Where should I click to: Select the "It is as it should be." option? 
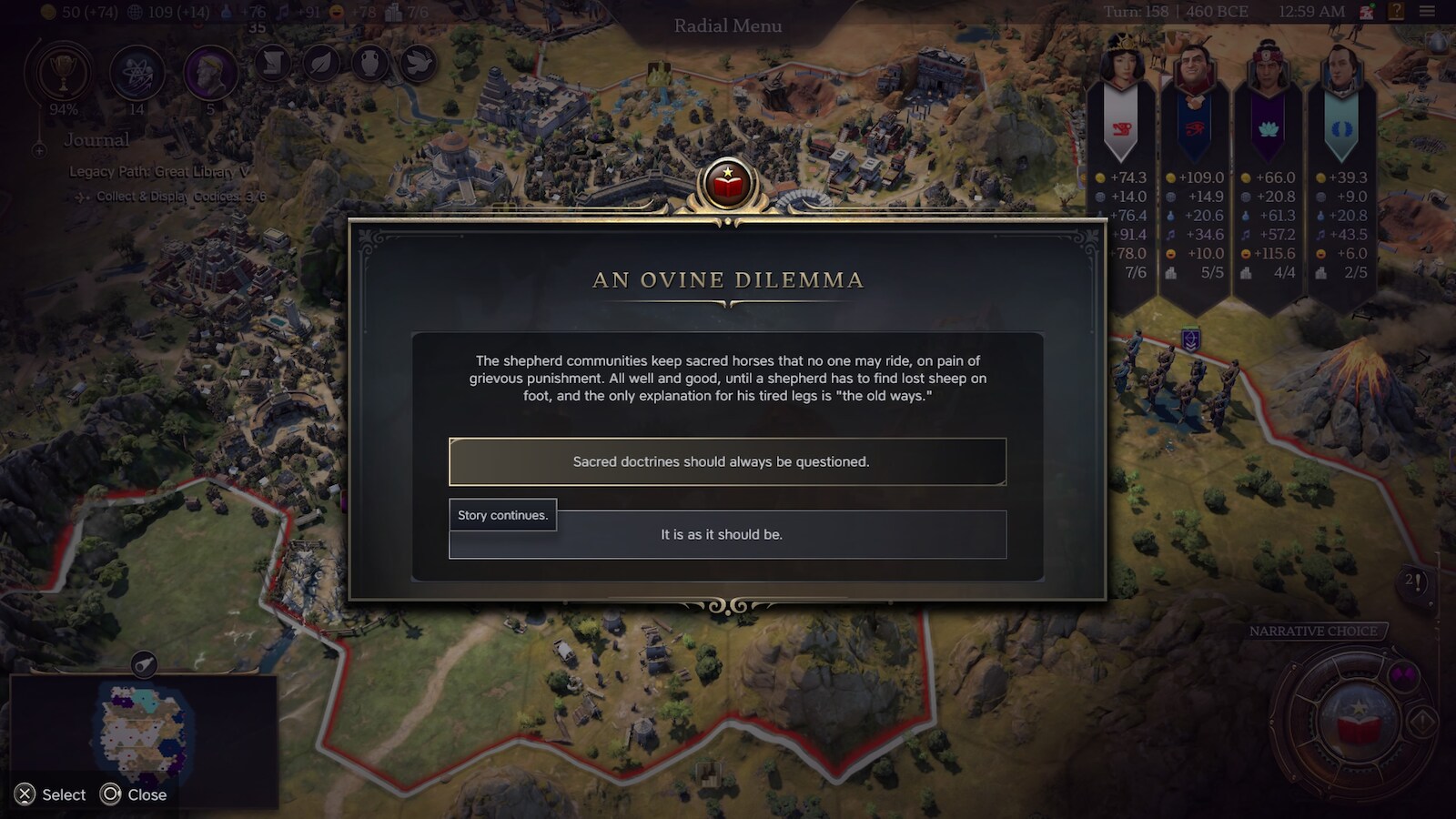coord(727,535)
